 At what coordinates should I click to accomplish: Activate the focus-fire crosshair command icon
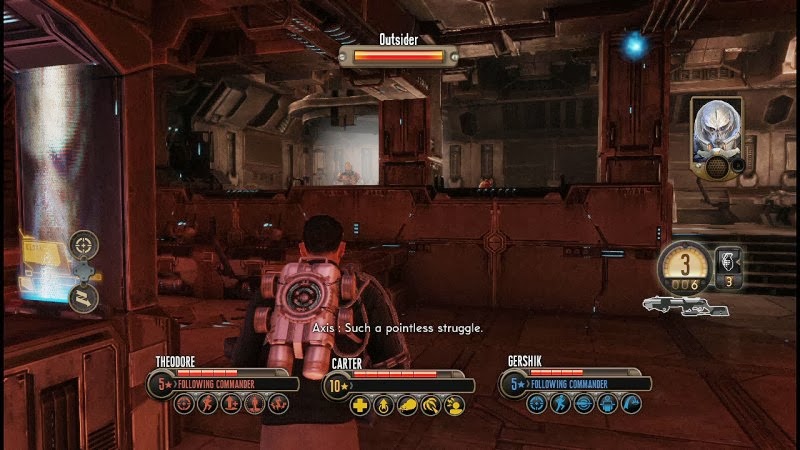coord(85,243)
